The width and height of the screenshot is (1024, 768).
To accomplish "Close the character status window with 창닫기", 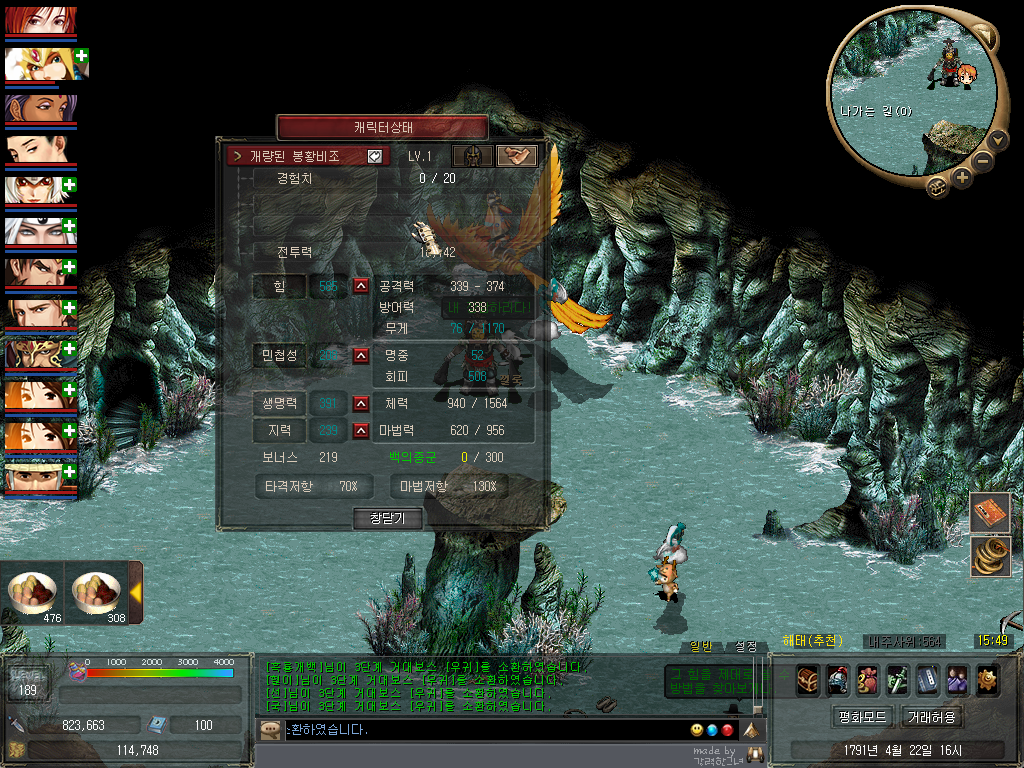I will (x=387, y=518).
